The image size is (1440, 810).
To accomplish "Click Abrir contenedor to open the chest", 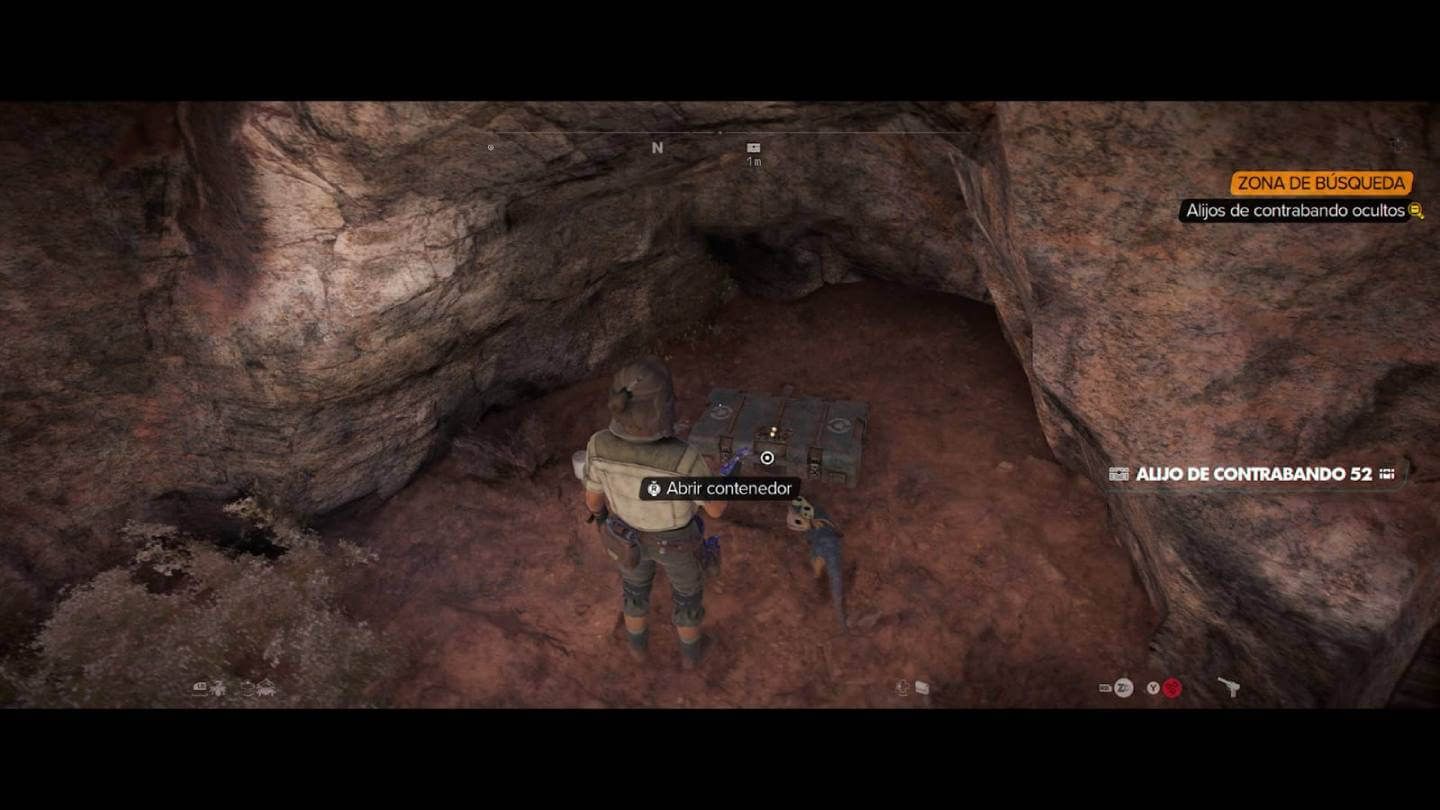I will pyautogui.click(x=719, y=489).
